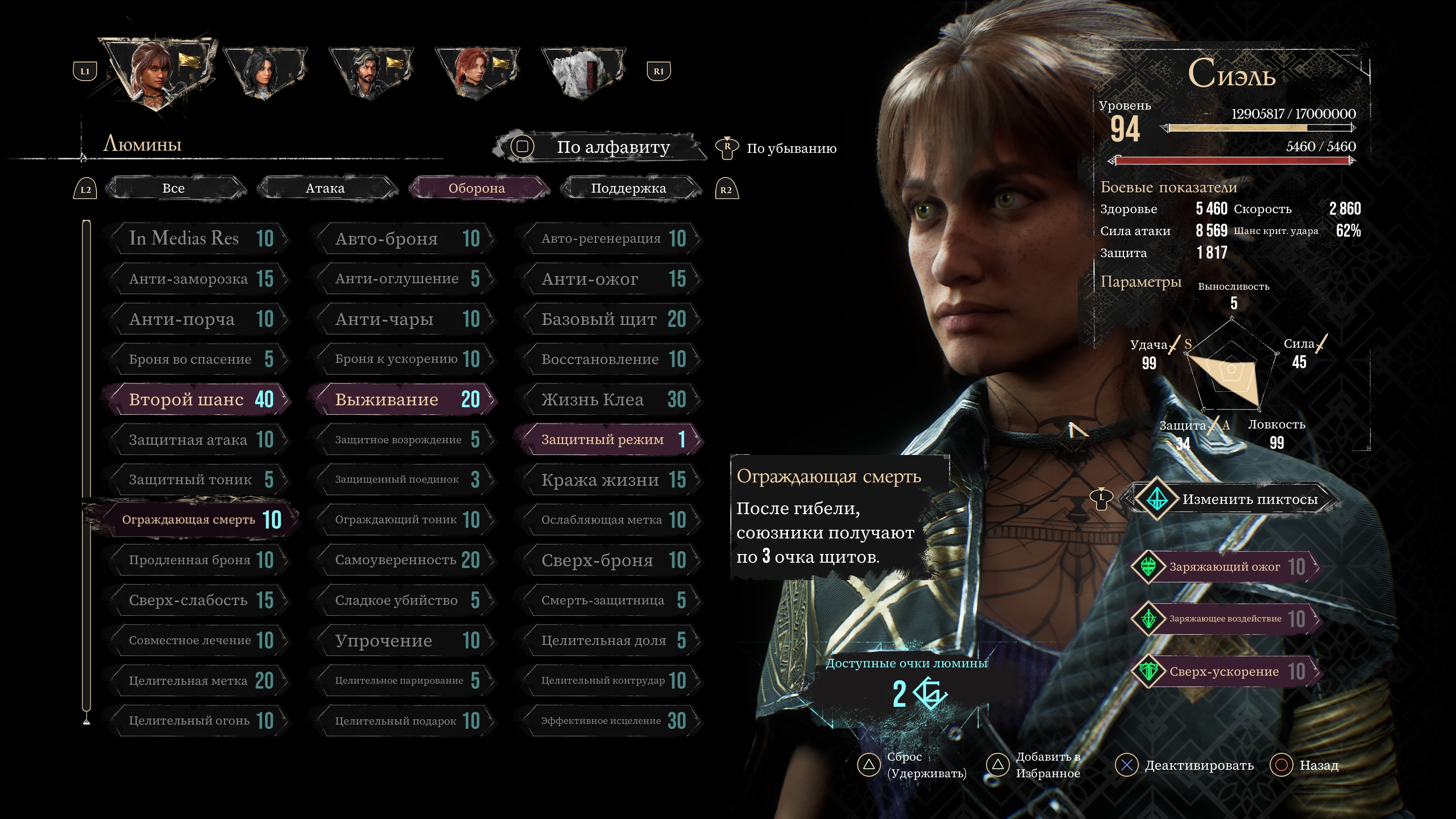Choose the Защитный режим lumina

click(x=610, y=440)
